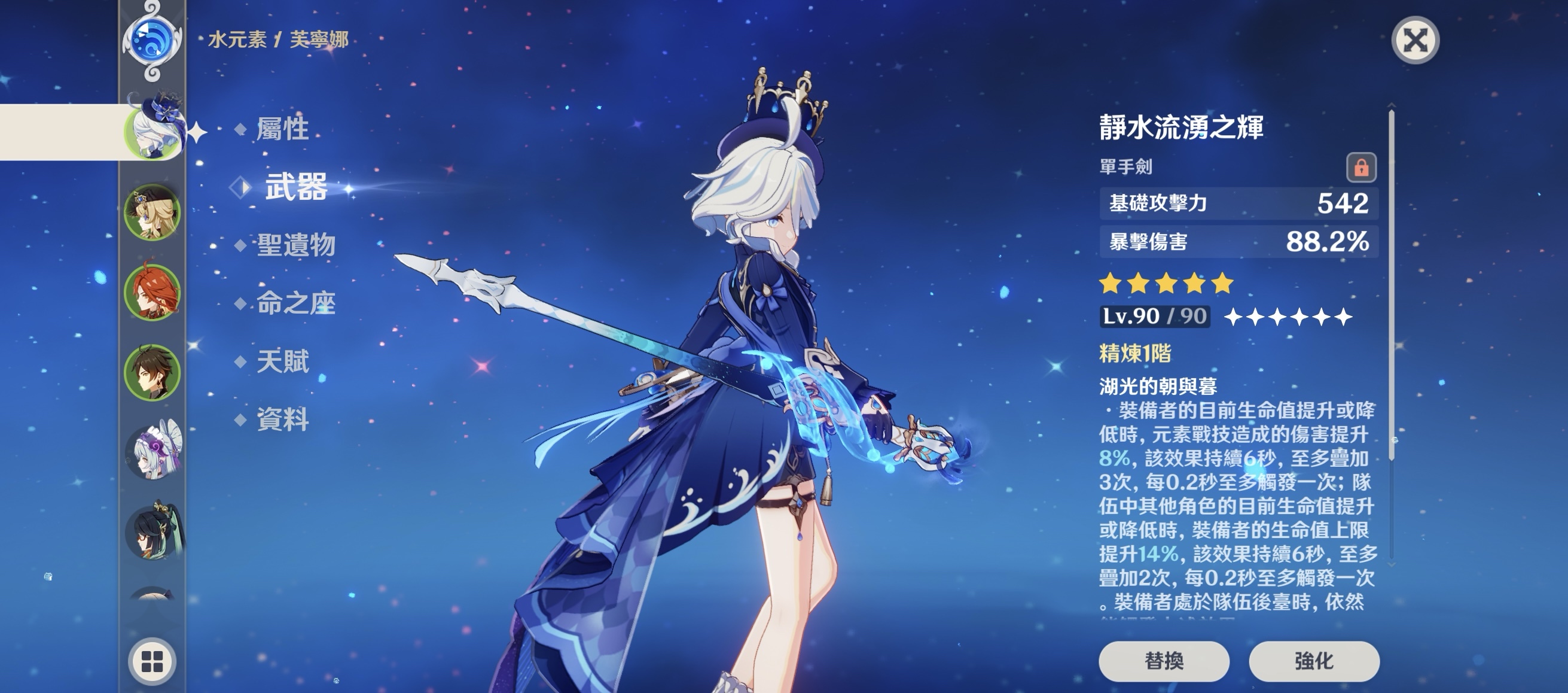This screenshot has height=693, width=1568.
Task: Open the four-square character grid button
Action: (x=152, y=661)
